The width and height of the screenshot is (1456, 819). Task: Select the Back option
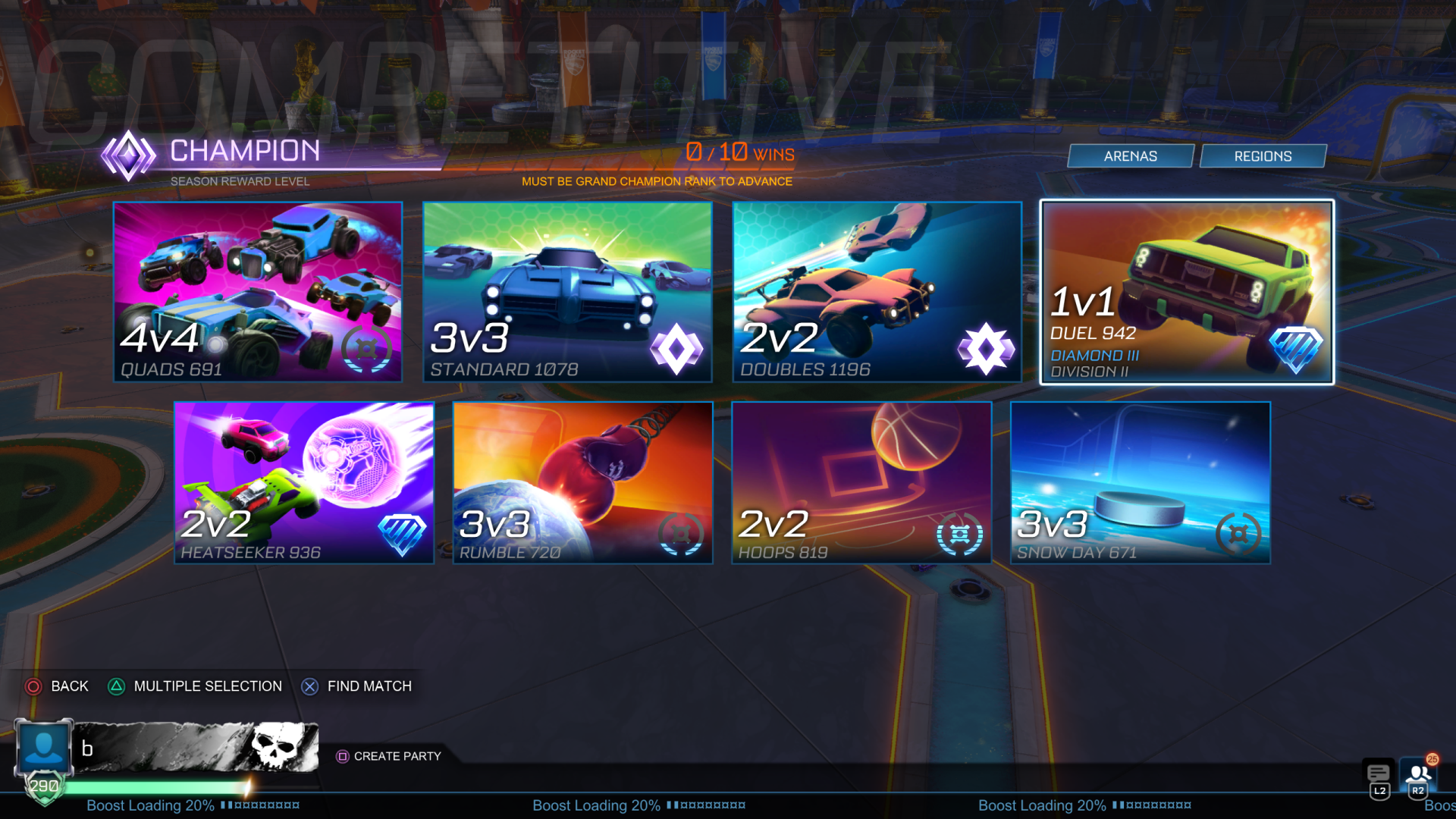click(57, 686)
